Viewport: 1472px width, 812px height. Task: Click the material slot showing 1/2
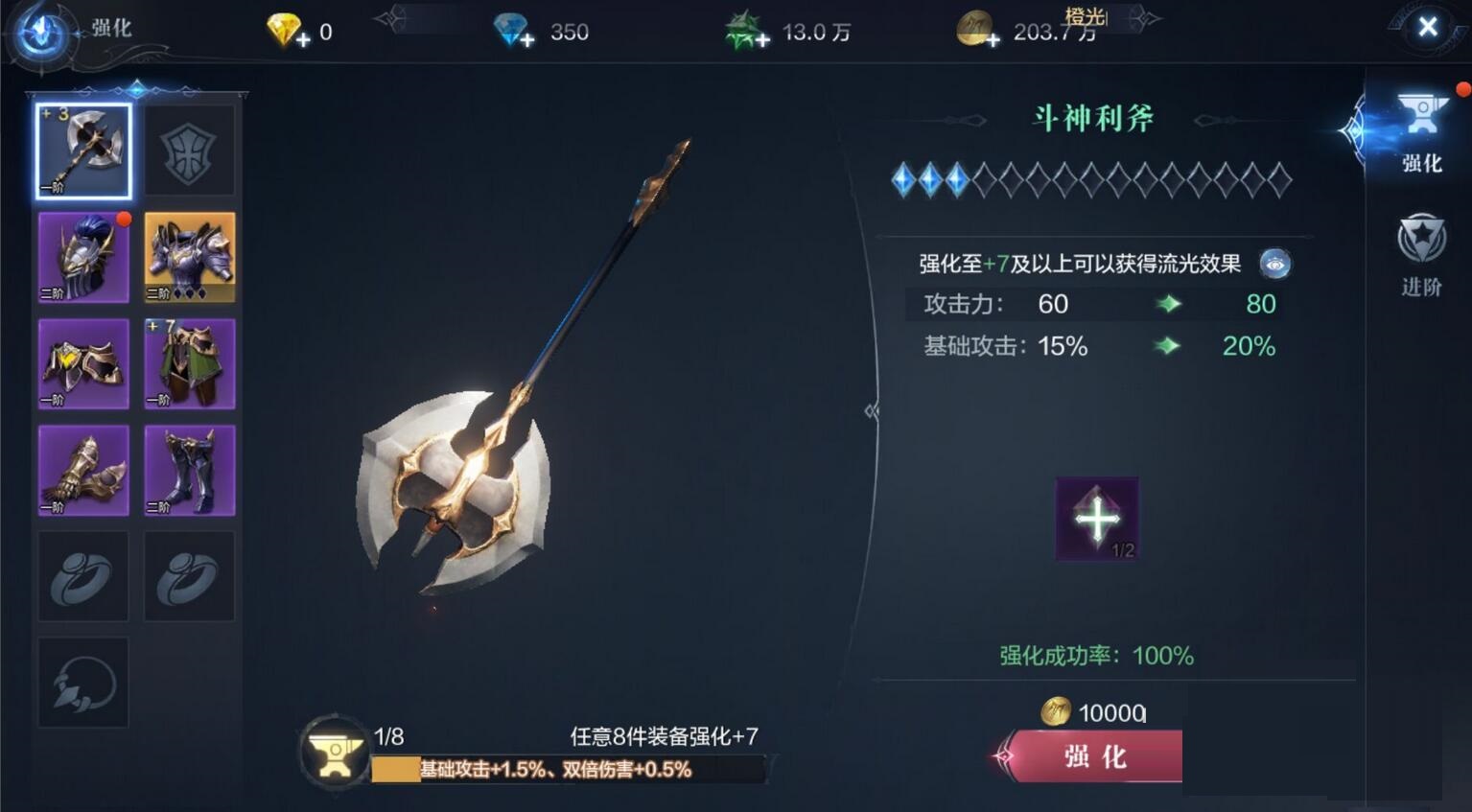tap(1096, 518)
